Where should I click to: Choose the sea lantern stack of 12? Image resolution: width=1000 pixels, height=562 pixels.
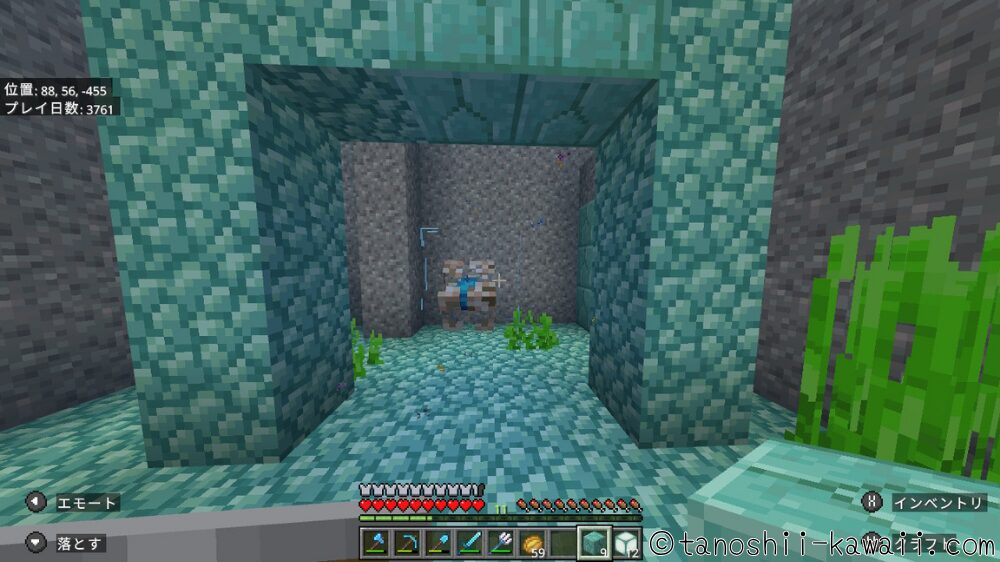[x=625, y=543]
